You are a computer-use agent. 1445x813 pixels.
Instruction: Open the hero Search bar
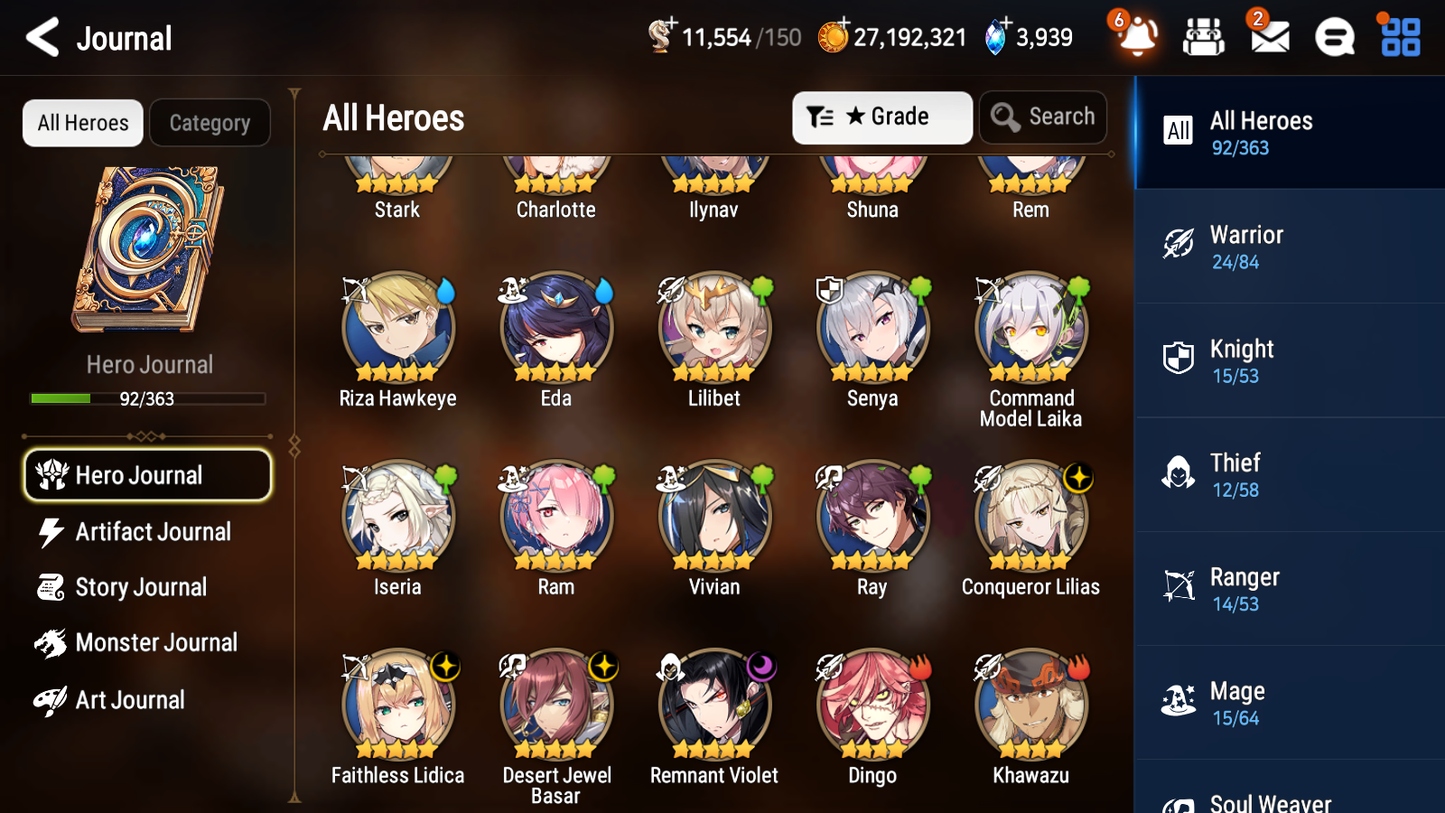[x=1043, y=117]
